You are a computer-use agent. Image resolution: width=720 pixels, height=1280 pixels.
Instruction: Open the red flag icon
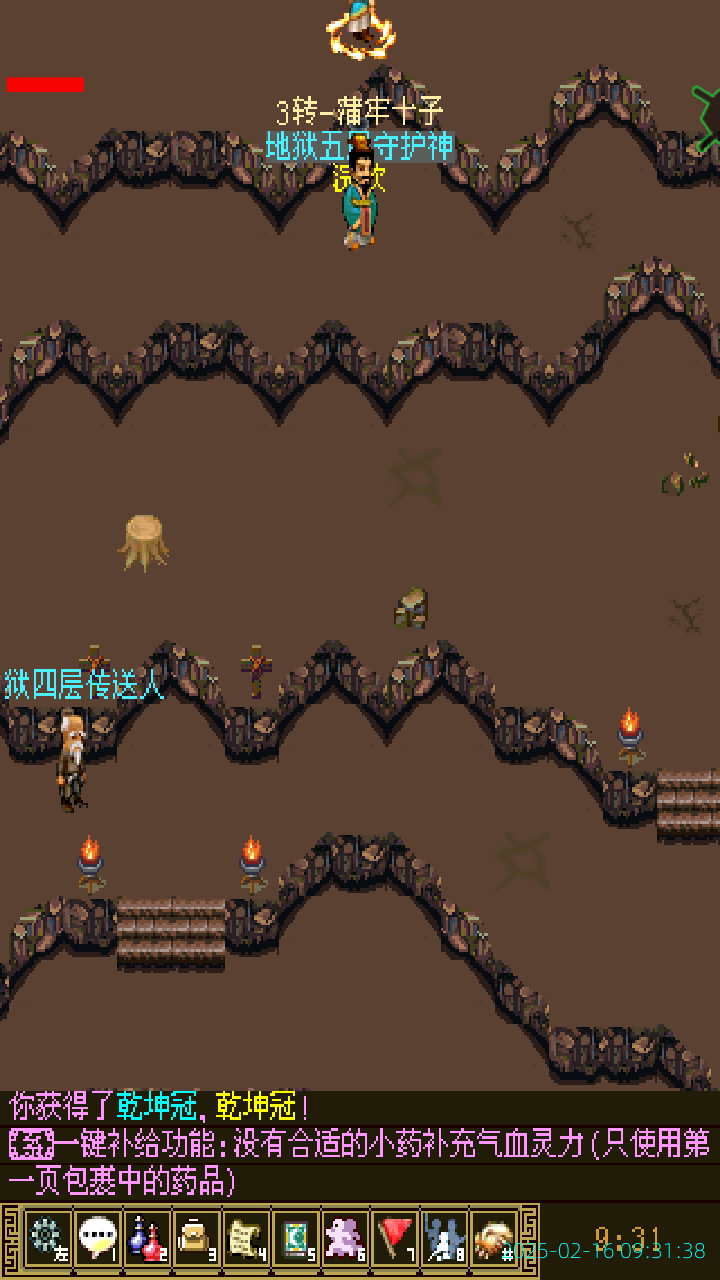point(395,1238)
